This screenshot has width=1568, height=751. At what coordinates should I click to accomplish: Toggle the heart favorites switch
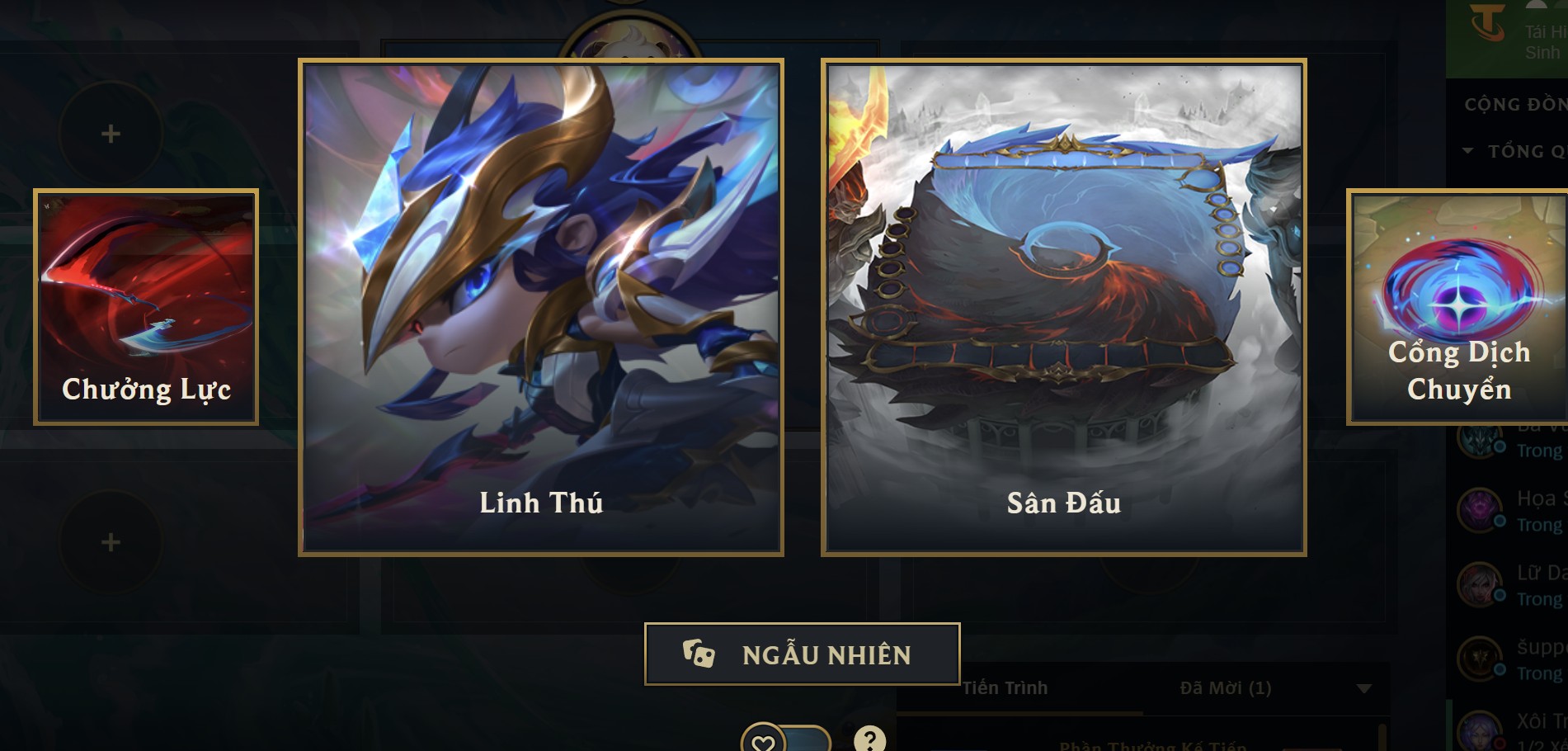click(x=785, y=740)
